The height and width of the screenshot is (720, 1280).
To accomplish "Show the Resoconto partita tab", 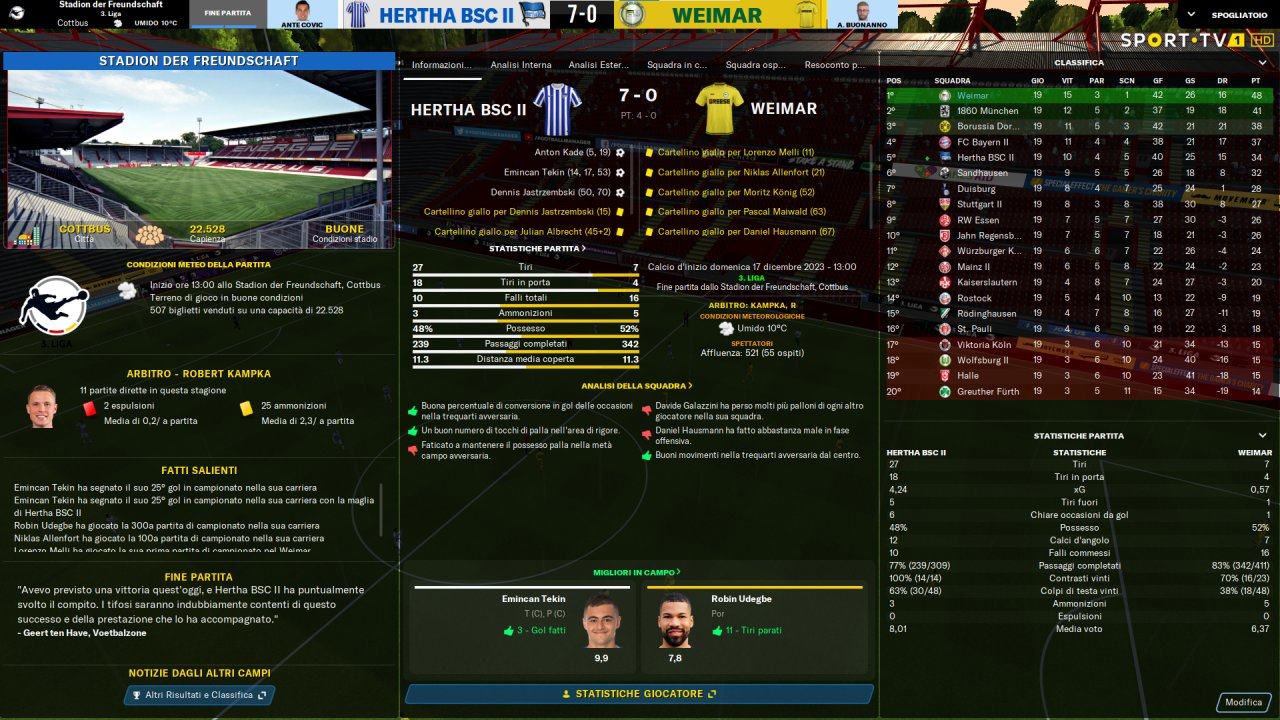I will point(834,65).
